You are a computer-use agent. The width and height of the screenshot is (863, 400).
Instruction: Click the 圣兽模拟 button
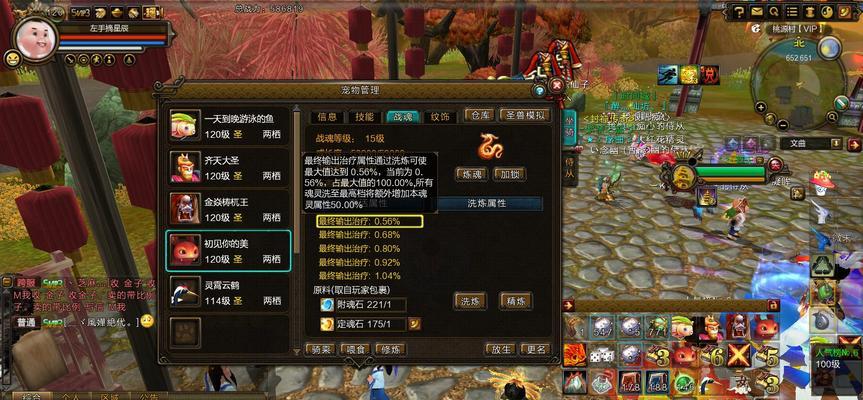525,116
